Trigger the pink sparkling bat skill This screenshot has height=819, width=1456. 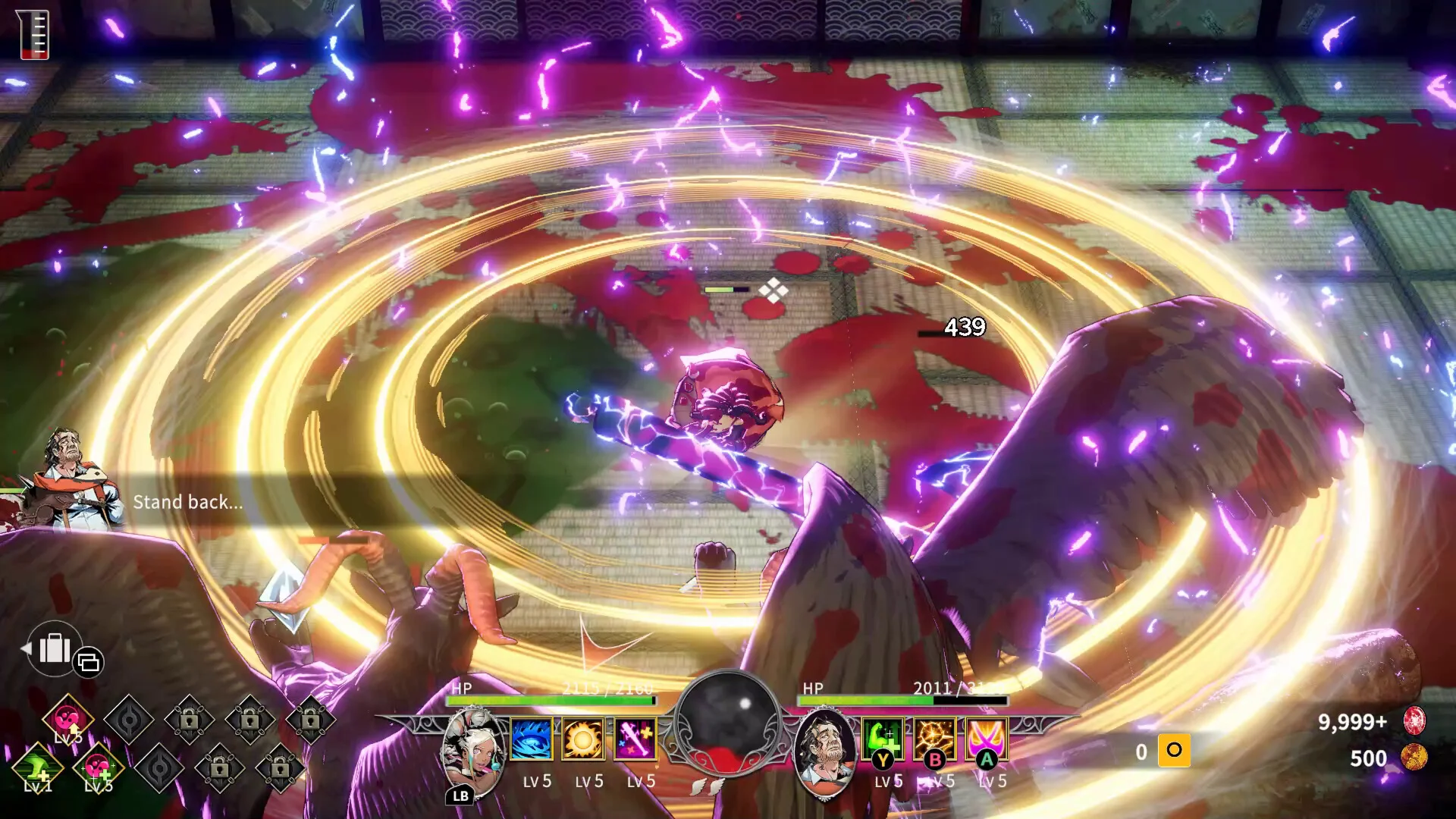tap(635, 739)
